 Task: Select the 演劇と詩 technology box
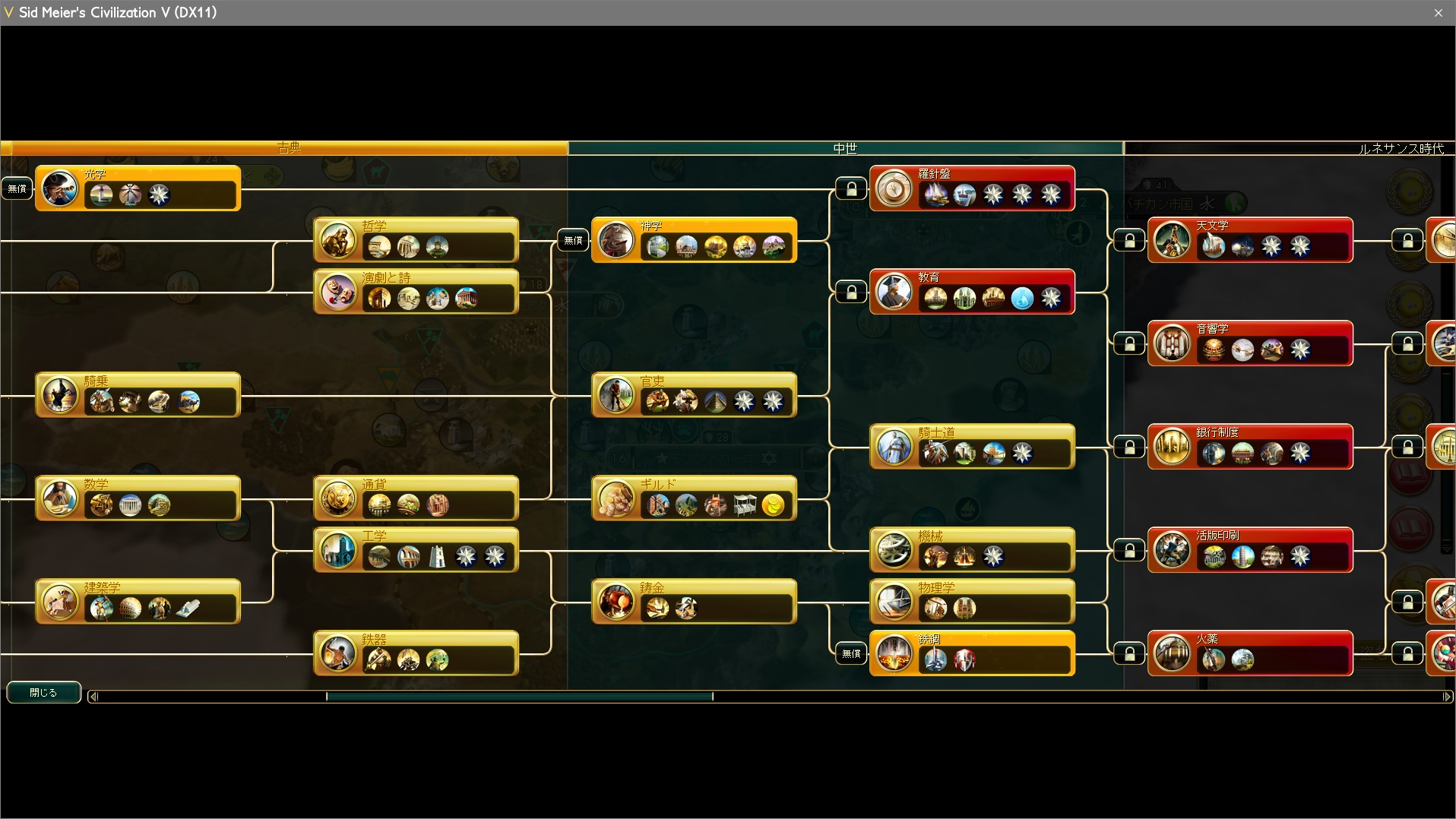pos(416,291)
